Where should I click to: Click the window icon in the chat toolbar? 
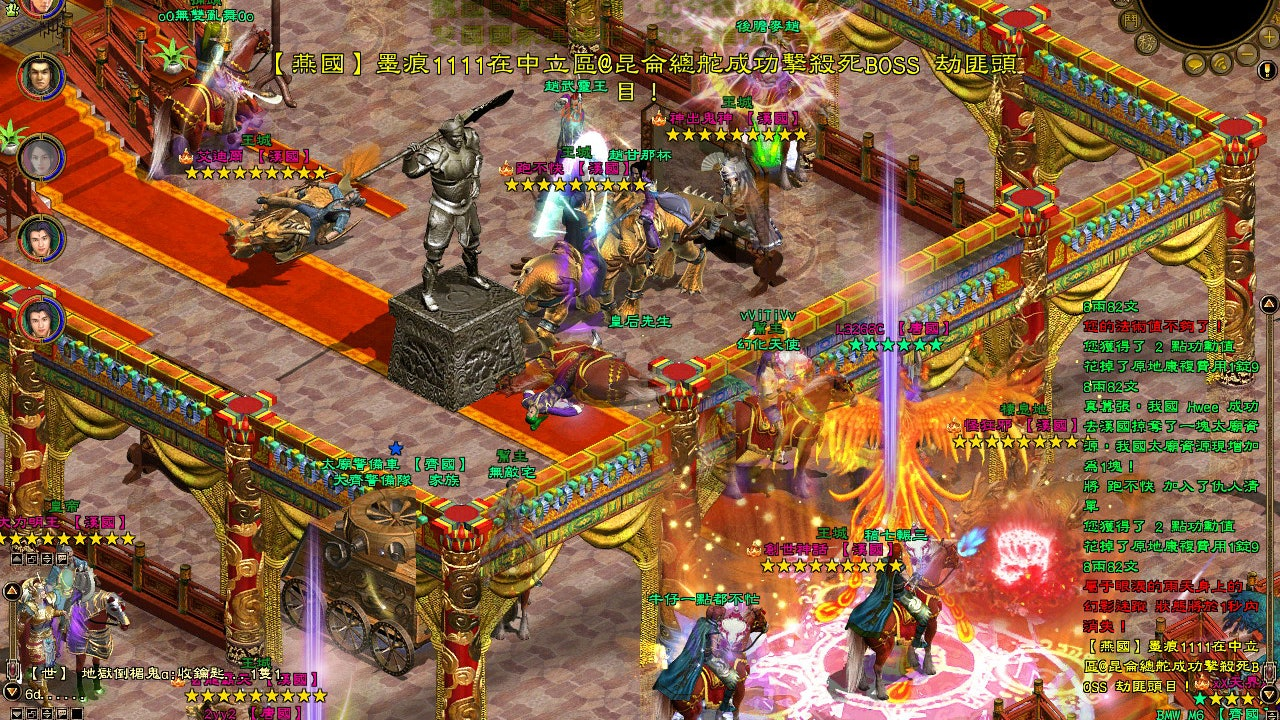pyautogui.click(x=31, y=713)
